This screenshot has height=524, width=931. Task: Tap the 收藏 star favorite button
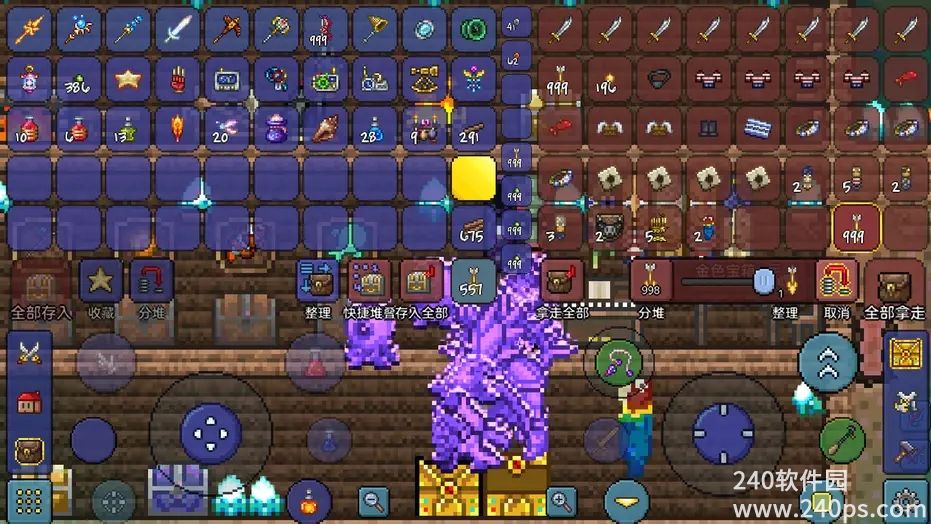(100, 283)
